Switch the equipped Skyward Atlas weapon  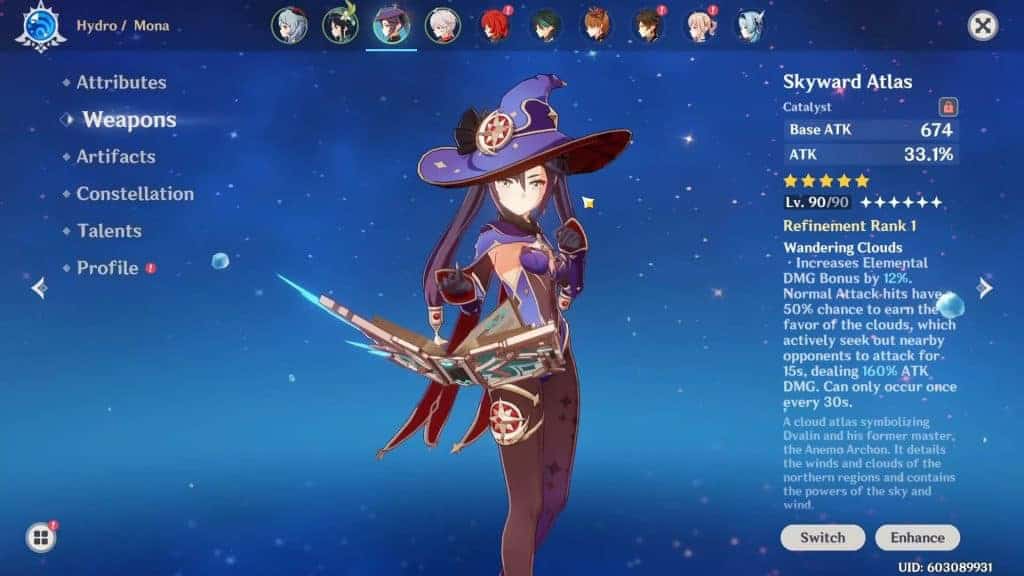[x=823, y=537]
